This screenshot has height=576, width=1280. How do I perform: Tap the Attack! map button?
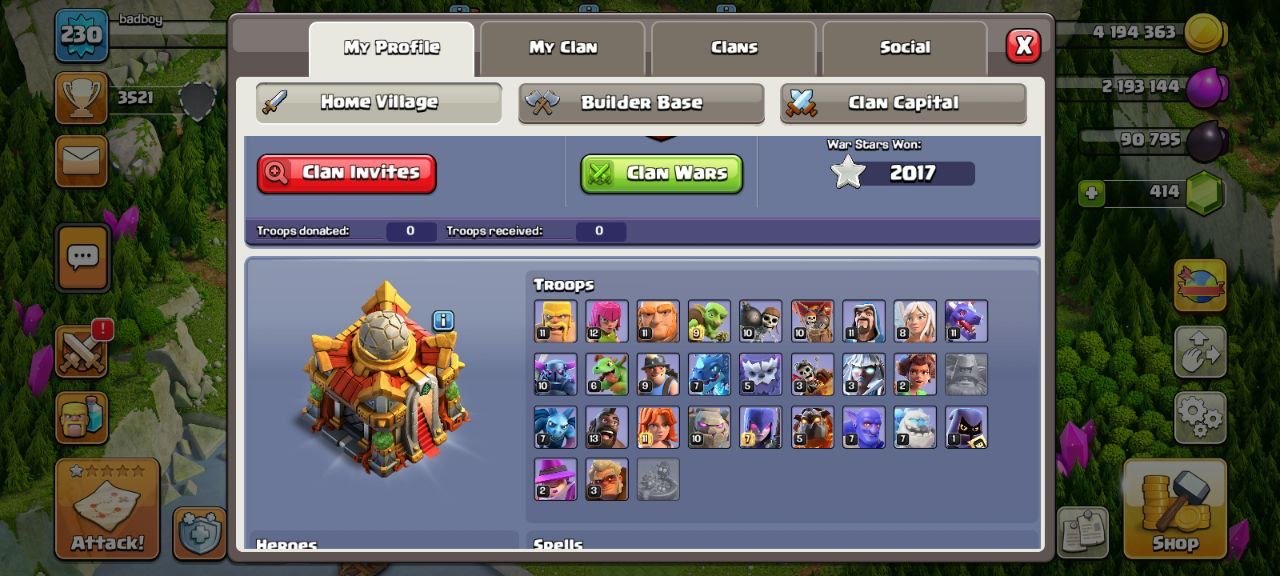[x=107, y=508]
